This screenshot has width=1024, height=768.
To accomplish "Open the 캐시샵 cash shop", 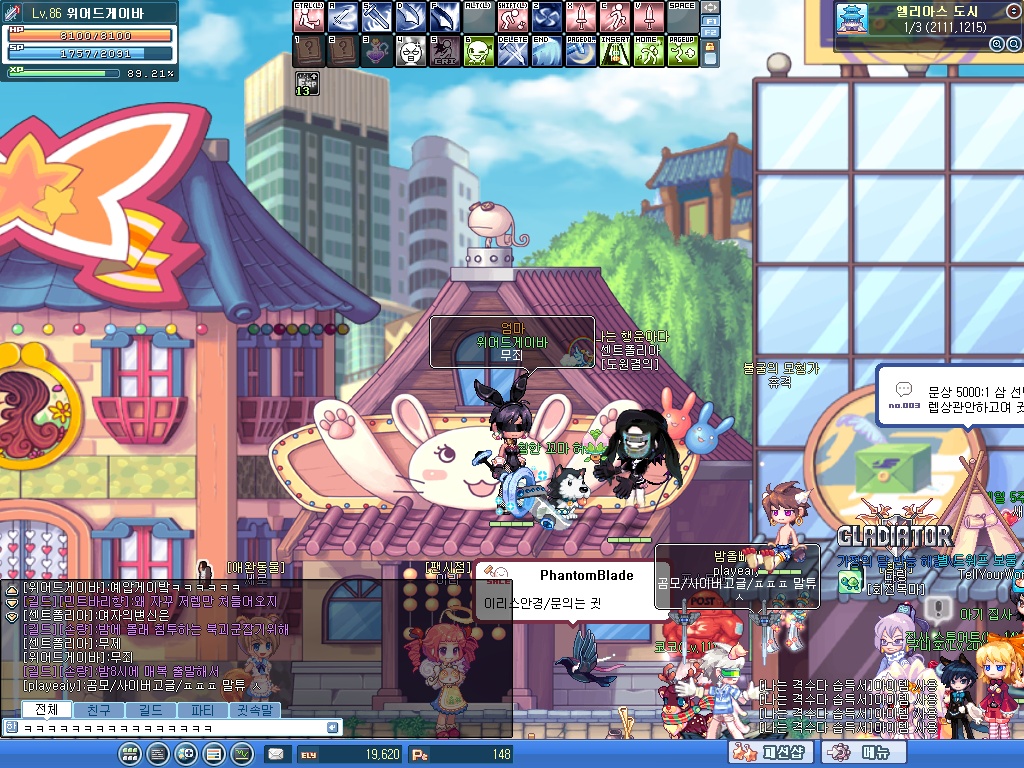I will coord(767,753).
